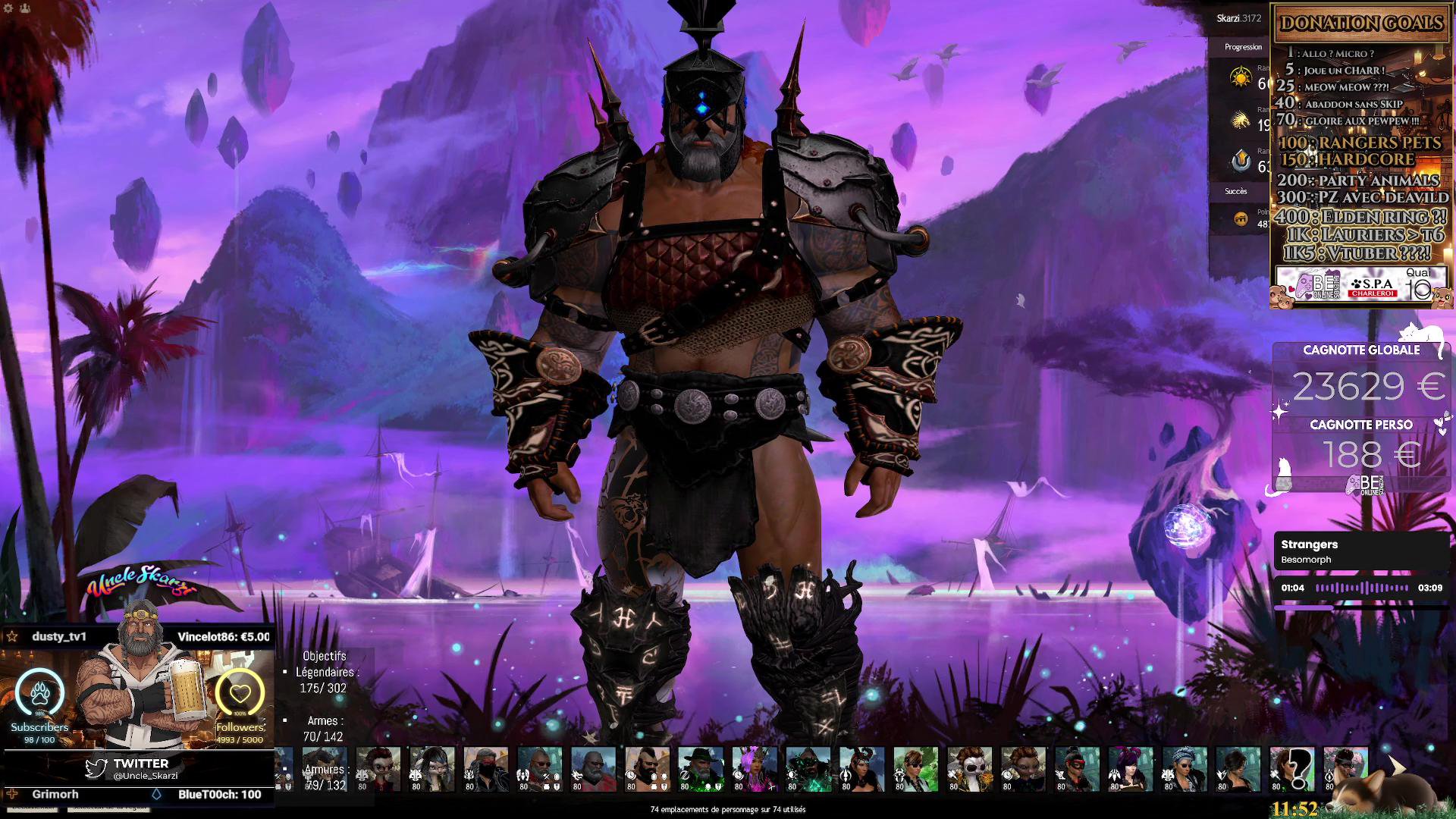Click the arrow to show more characters
1456x819 pixels.
point(1396,767)
